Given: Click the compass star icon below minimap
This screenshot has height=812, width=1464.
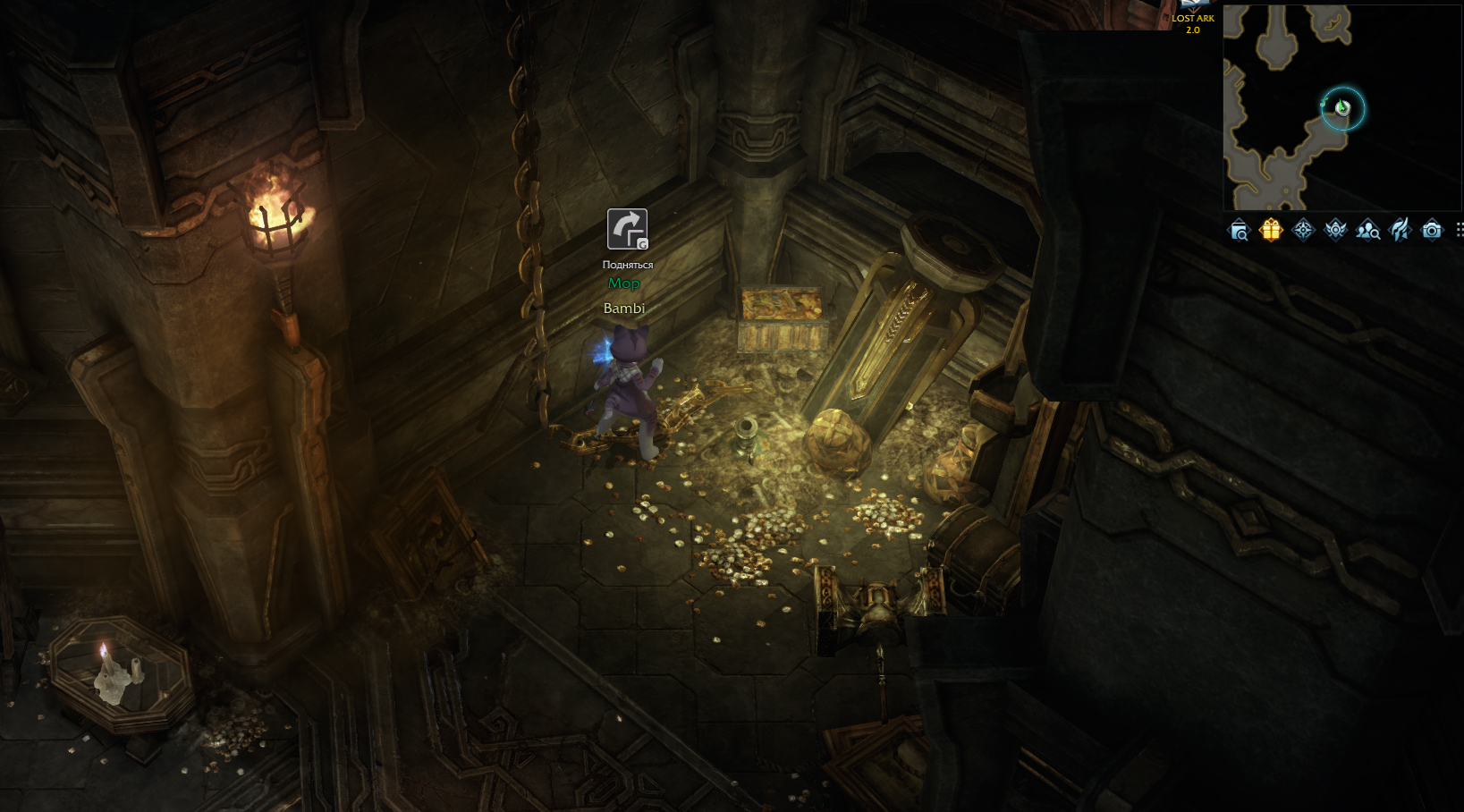Looking at the screenshot, I should pos(1303,231).
